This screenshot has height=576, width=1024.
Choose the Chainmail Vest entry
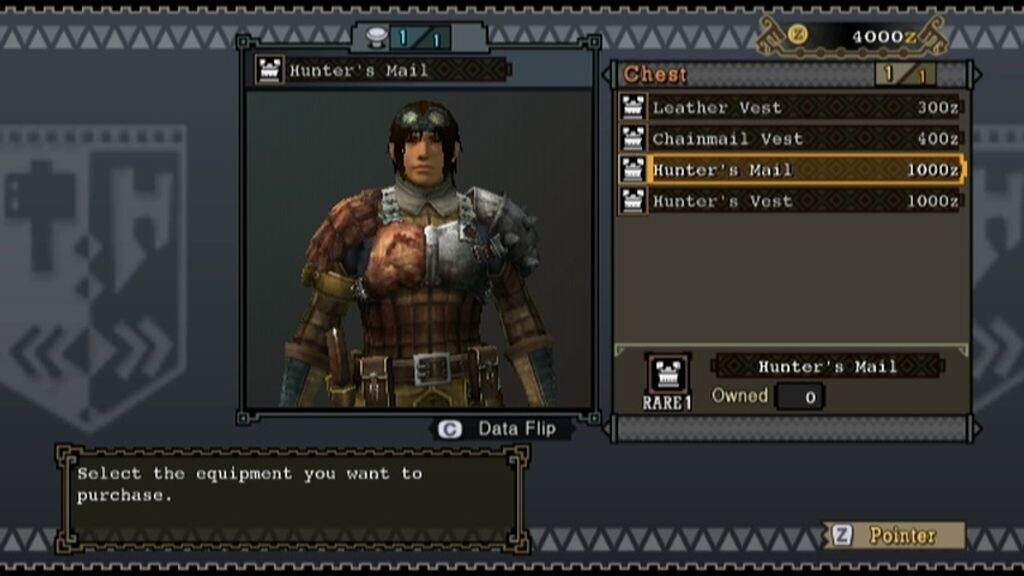coord(790,139)
